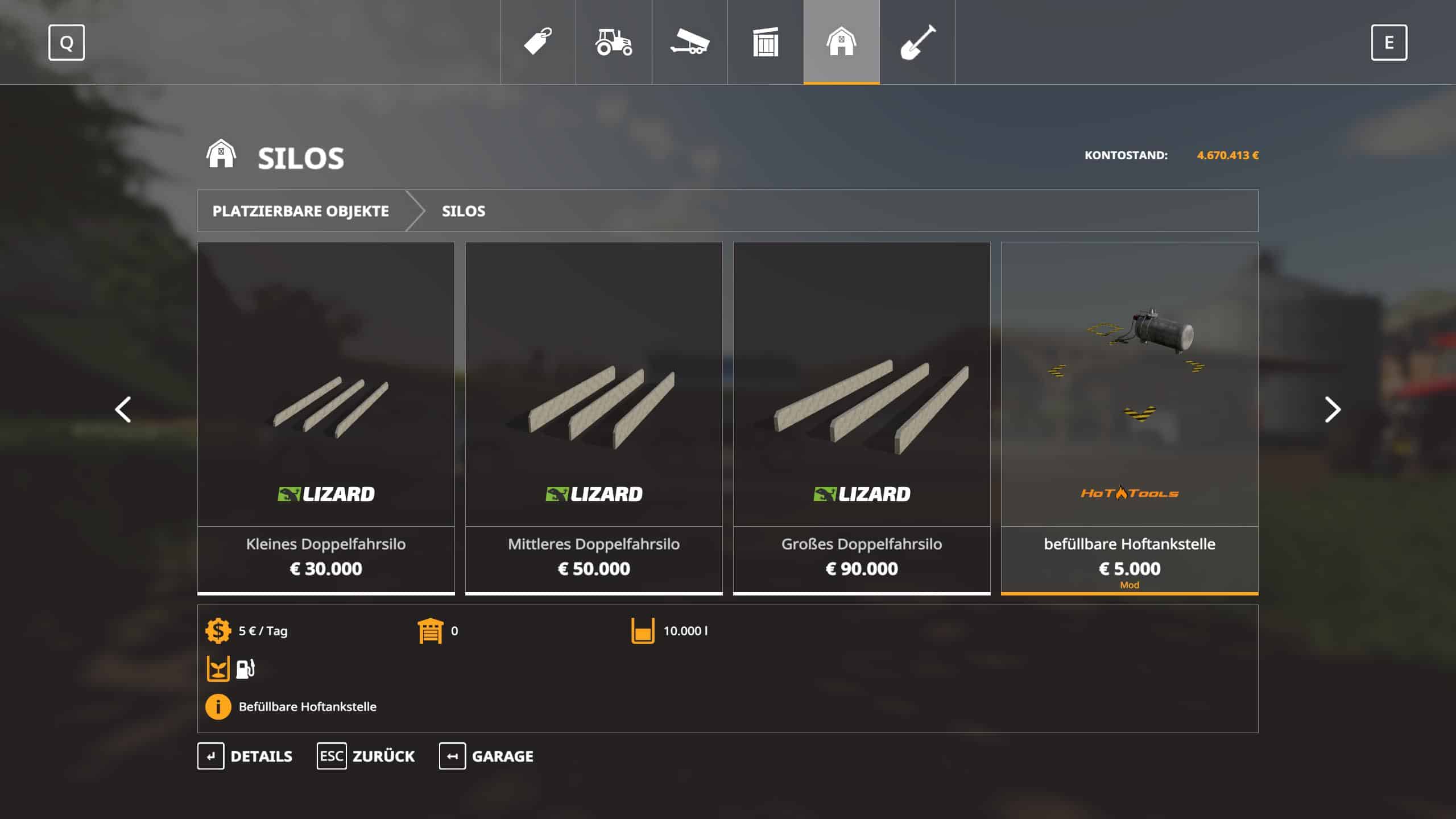Open the price tag shop category
The width and height of the screenshot is (1456, 819).
tap(538, 42)
